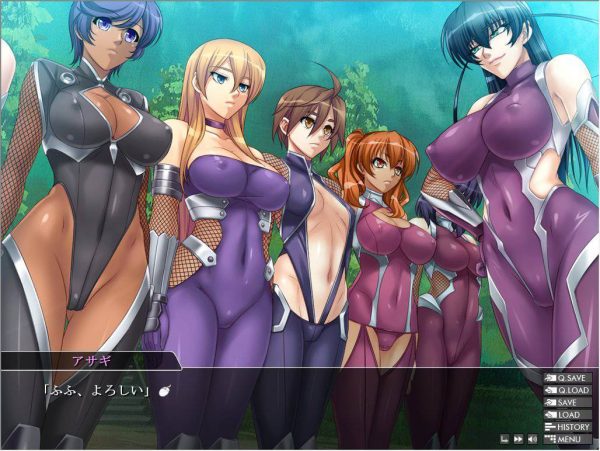The width and height of the screenshot is (600, 451).
Task: Open the LOAD screen
Action: 567,414
